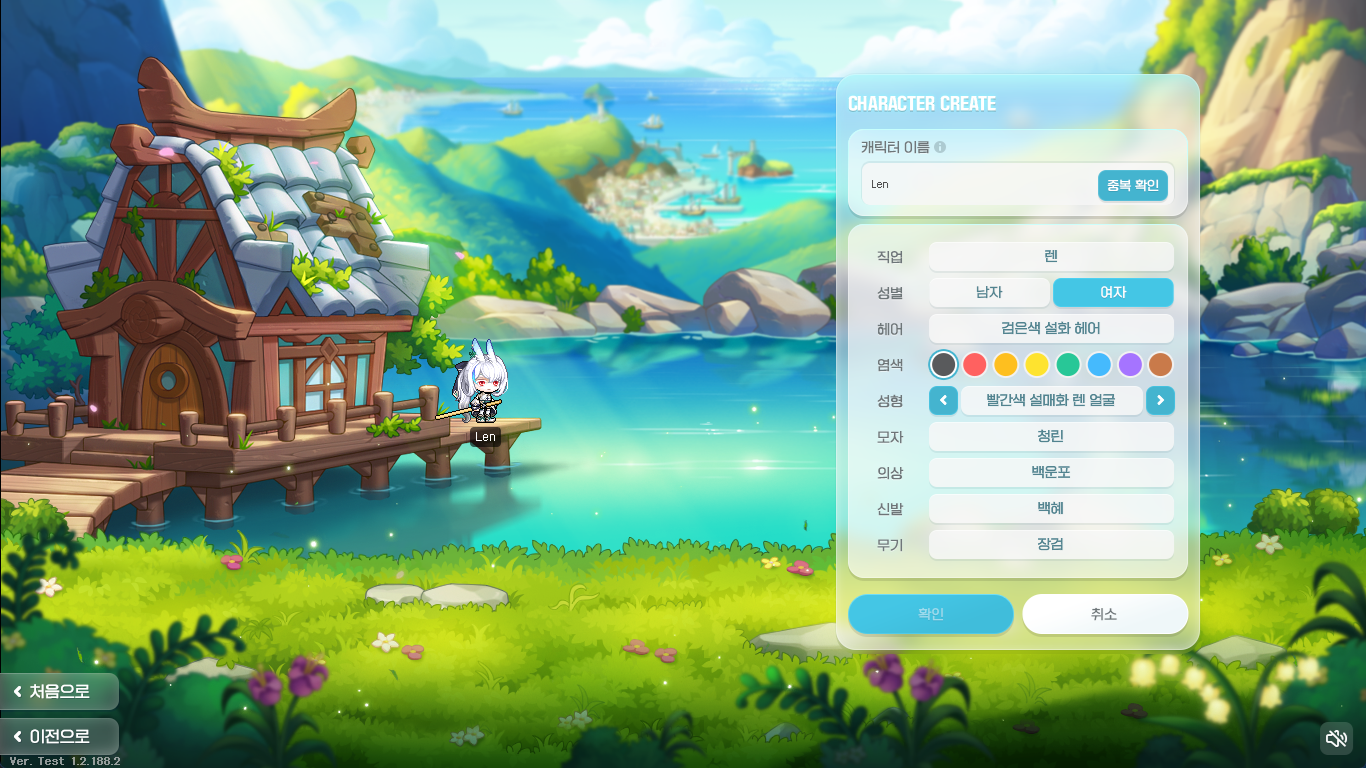Go back with the 이전으로 button
Image resolution: width=1366 pixels, height=768 pixels.
58,737
